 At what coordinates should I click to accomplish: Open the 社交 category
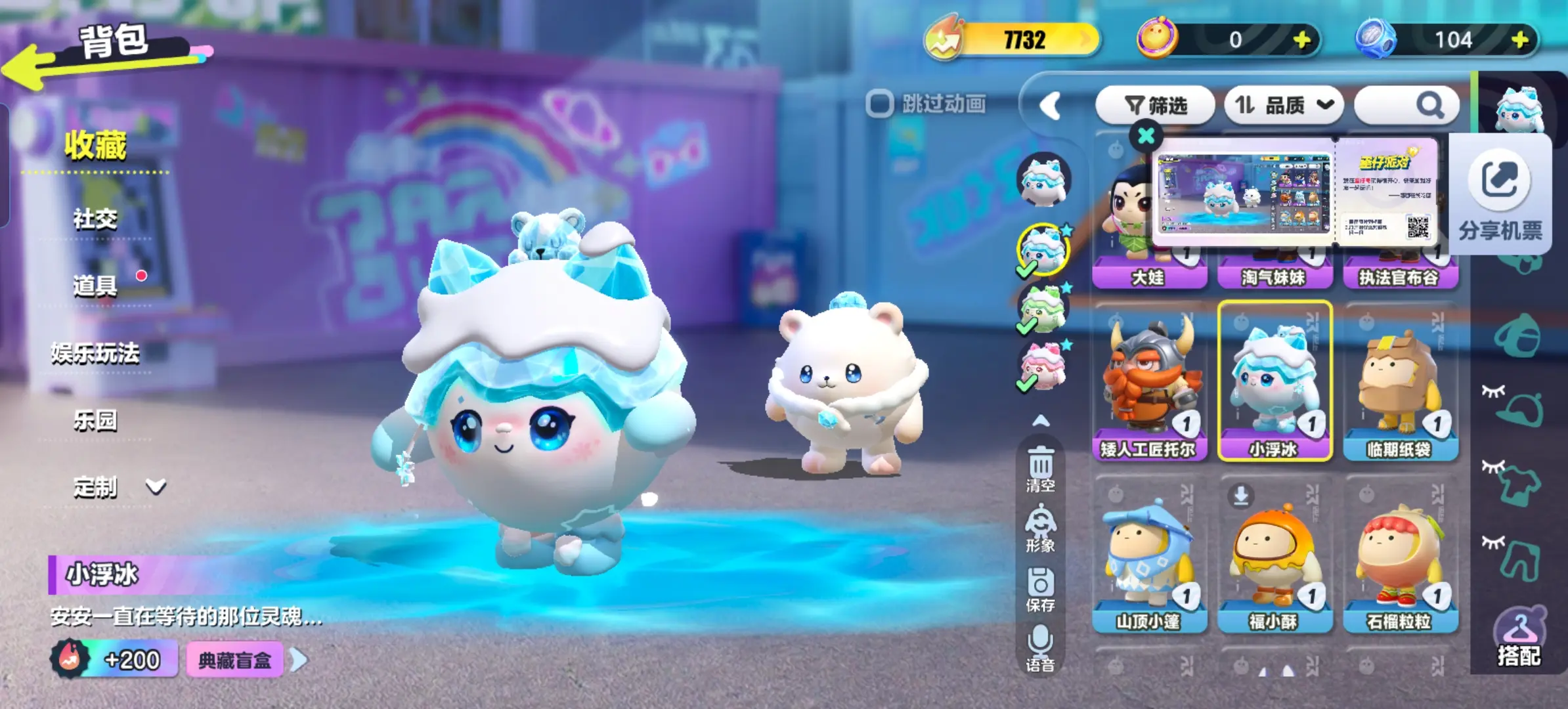(95, 219)
